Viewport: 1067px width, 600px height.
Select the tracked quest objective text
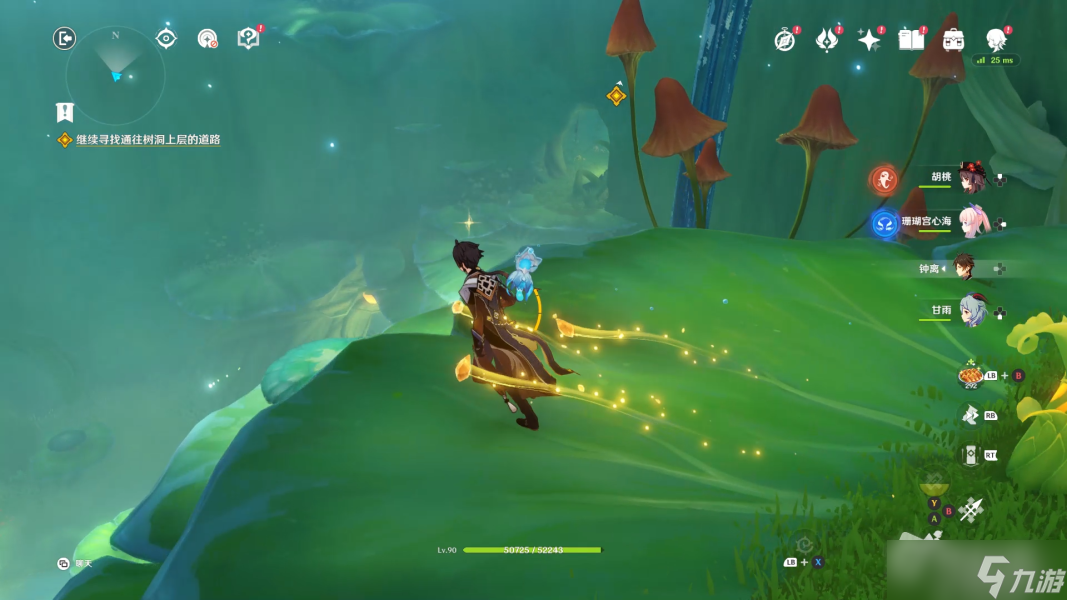click(x=148, y=140)
